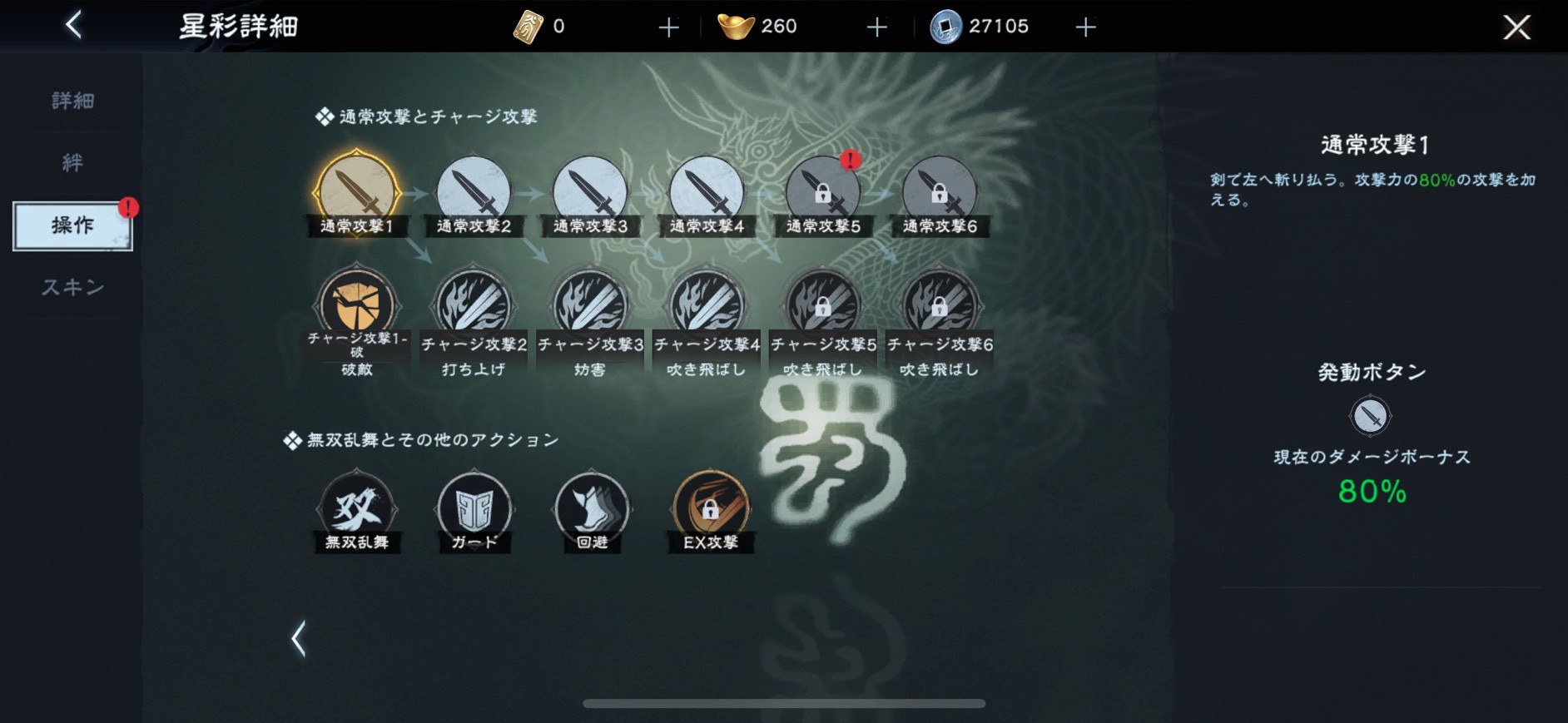This screenshot has height=723, width=1568.
Task: View details of 通常攻撃4
Action: [x=707, y=191]
